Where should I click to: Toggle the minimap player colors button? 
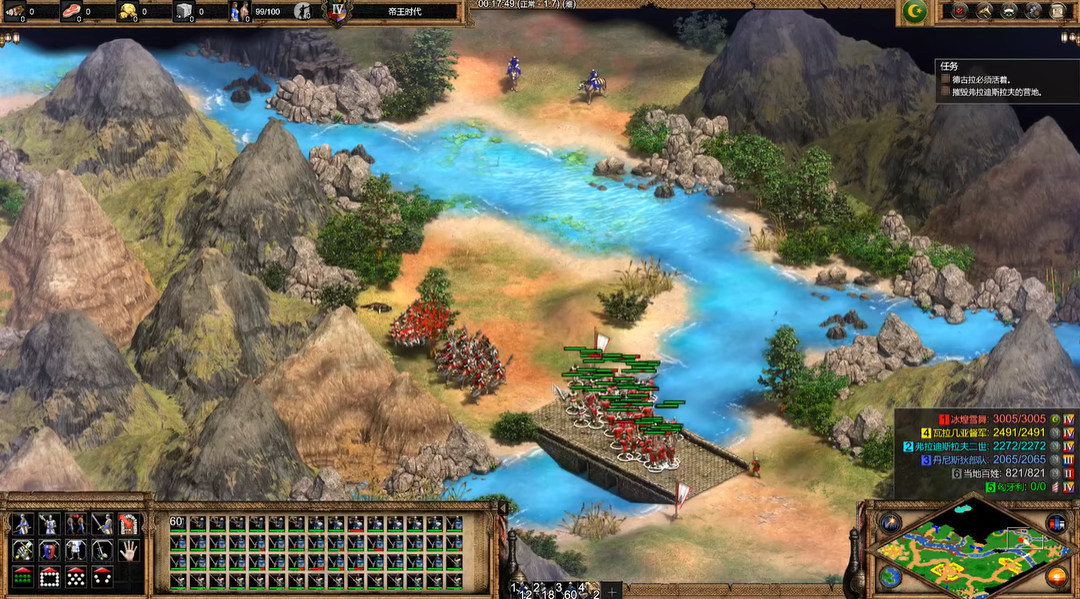click(1056, 522)
